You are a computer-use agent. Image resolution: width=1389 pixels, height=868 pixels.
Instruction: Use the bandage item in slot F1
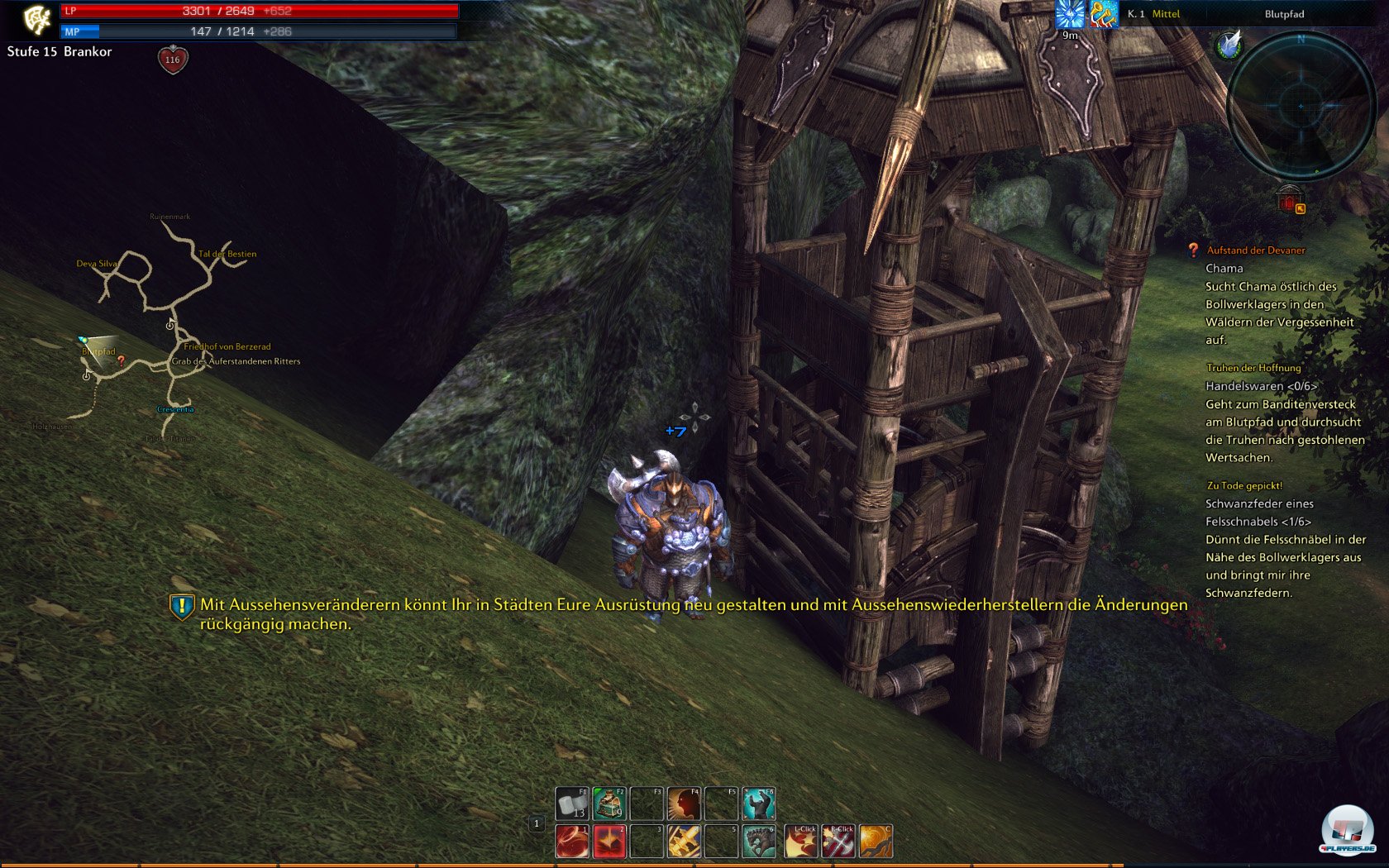571,803
